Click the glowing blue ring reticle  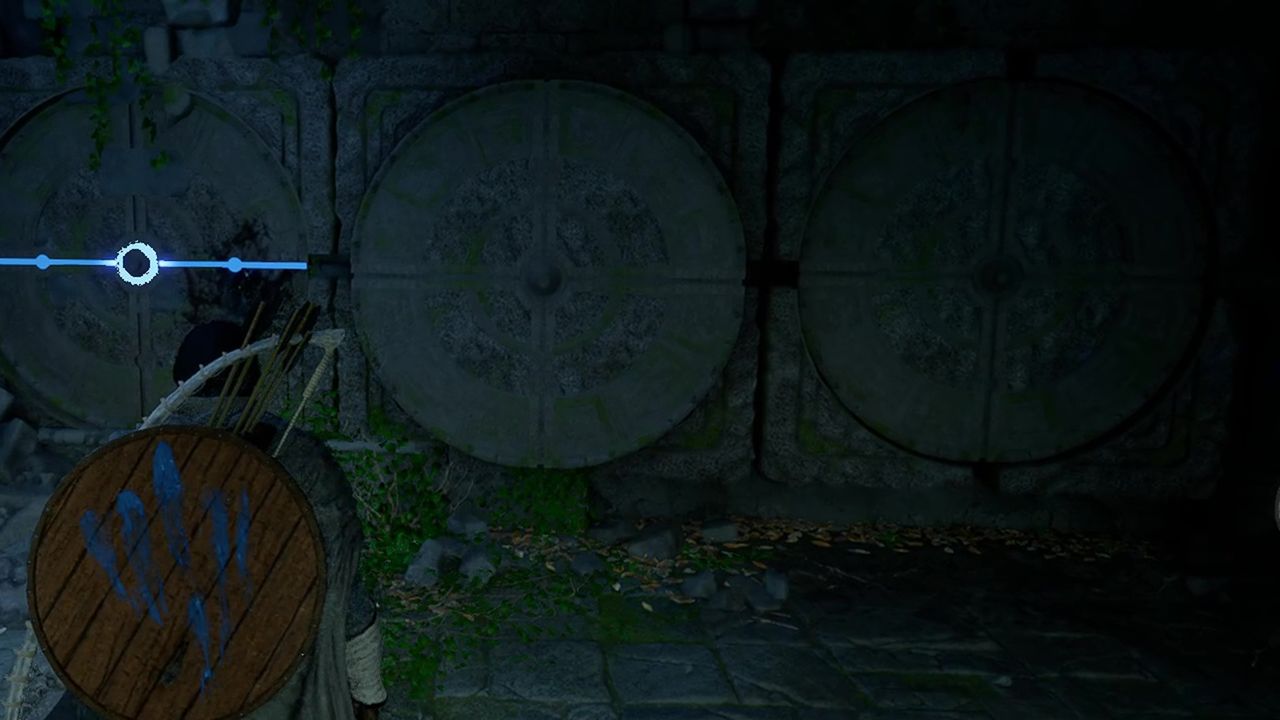tap(135, 263)
